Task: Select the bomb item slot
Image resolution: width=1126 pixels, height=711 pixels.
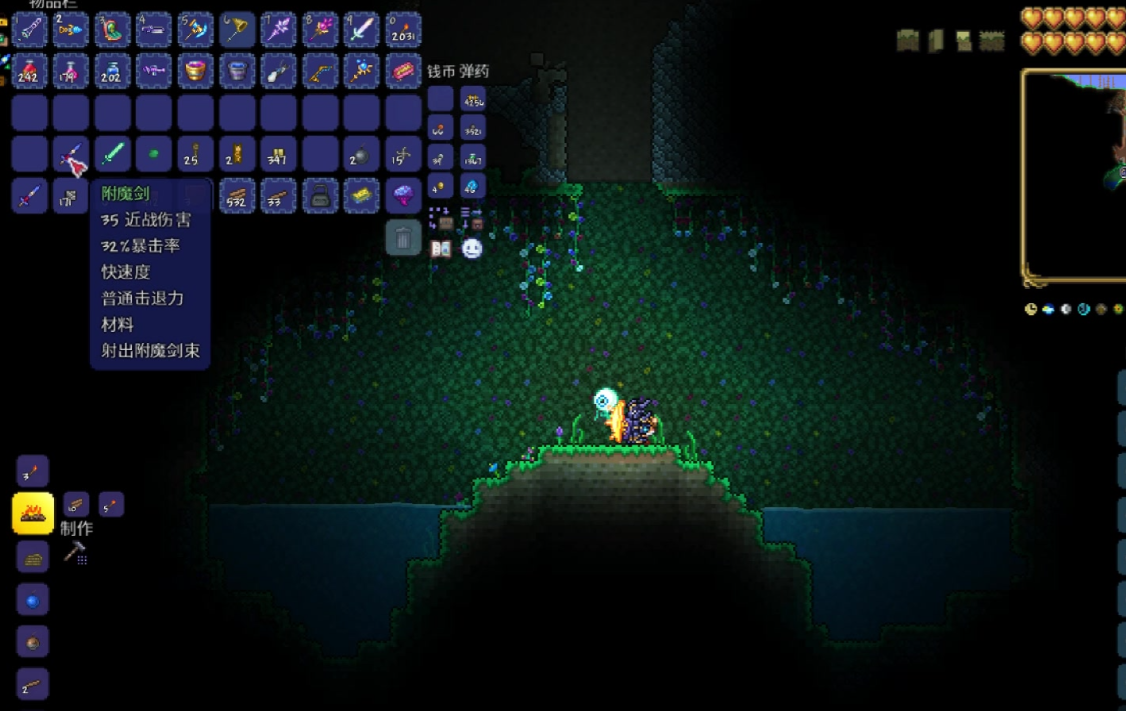Action: tap(361, 155)
